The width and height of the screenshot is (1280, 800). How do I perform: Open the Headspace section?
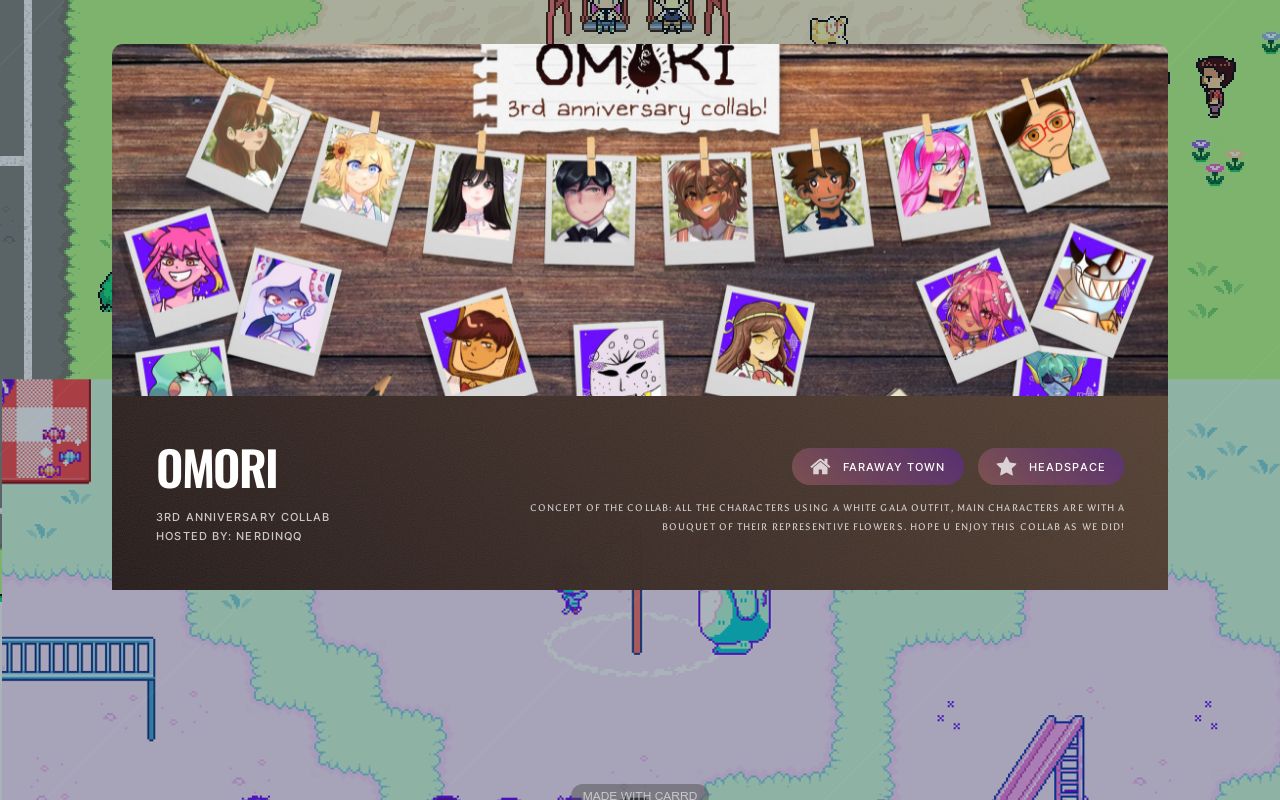tap(1051, 466)
